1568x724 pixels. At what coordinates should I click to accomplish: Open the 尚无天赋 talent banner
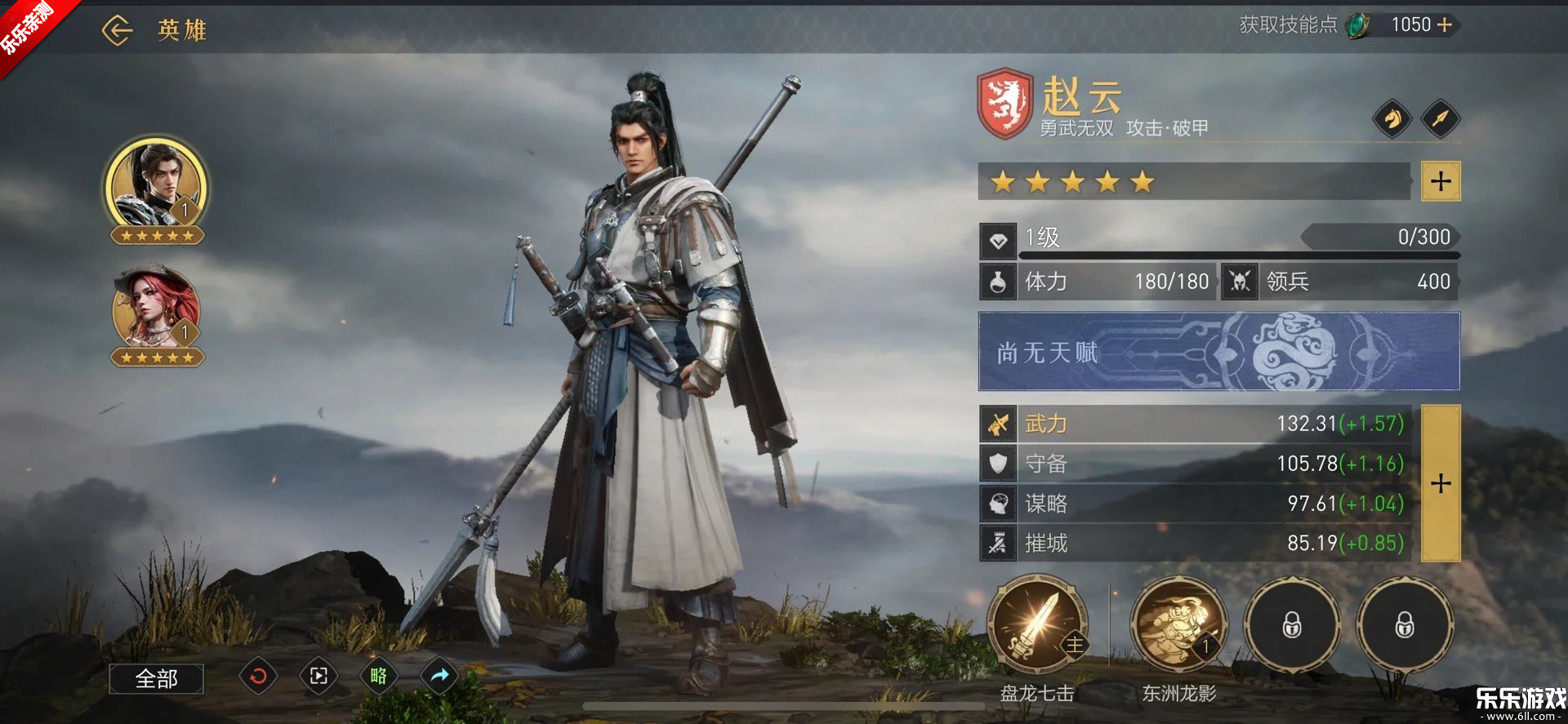pos(1218,352)
